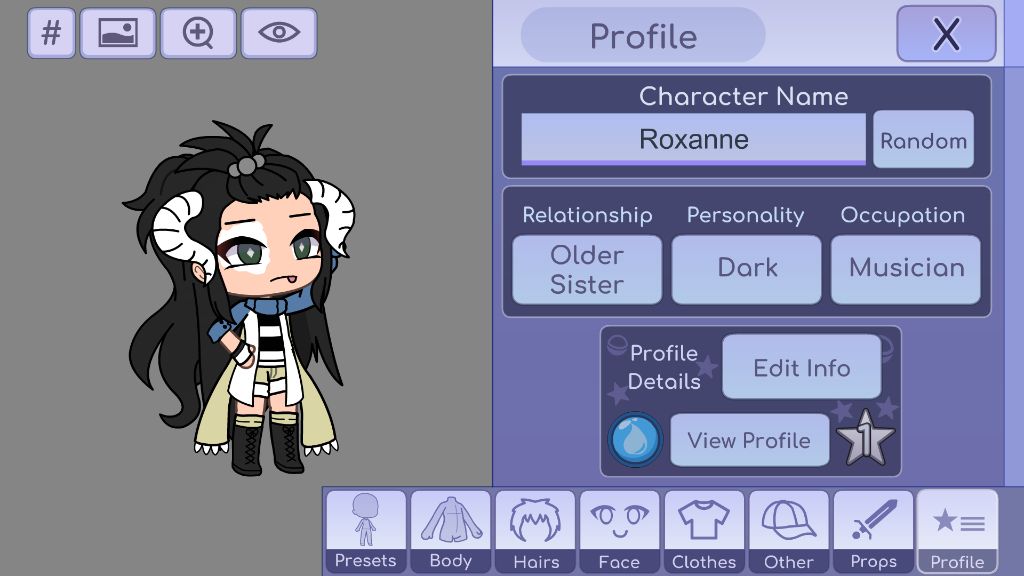Screen dimensions: 1024x576
Task: Change the Older Sister relationship
Action: (587, 269)
